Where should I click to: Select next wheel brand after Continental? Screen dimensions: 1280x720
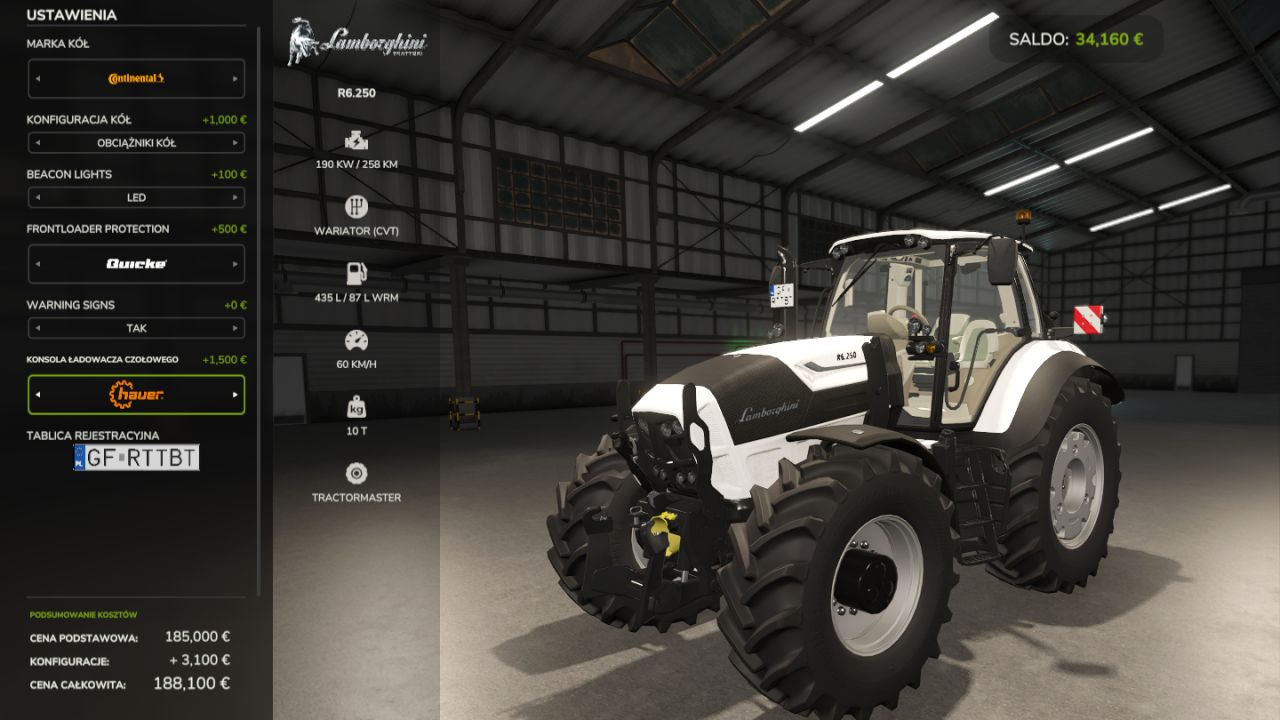coord(236,78)
